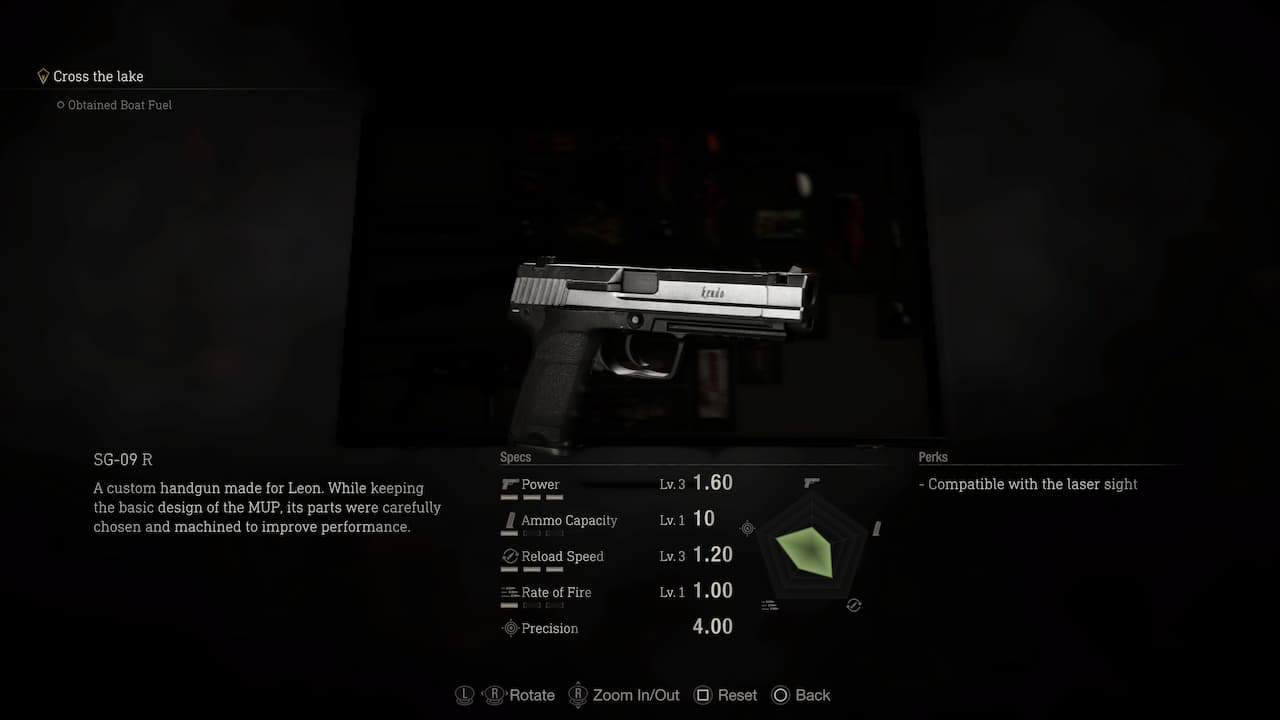Click the laser sight compatibility perk text
Screen dimensions: 1280x720
pyautogui.click(x=1028, y=484)
